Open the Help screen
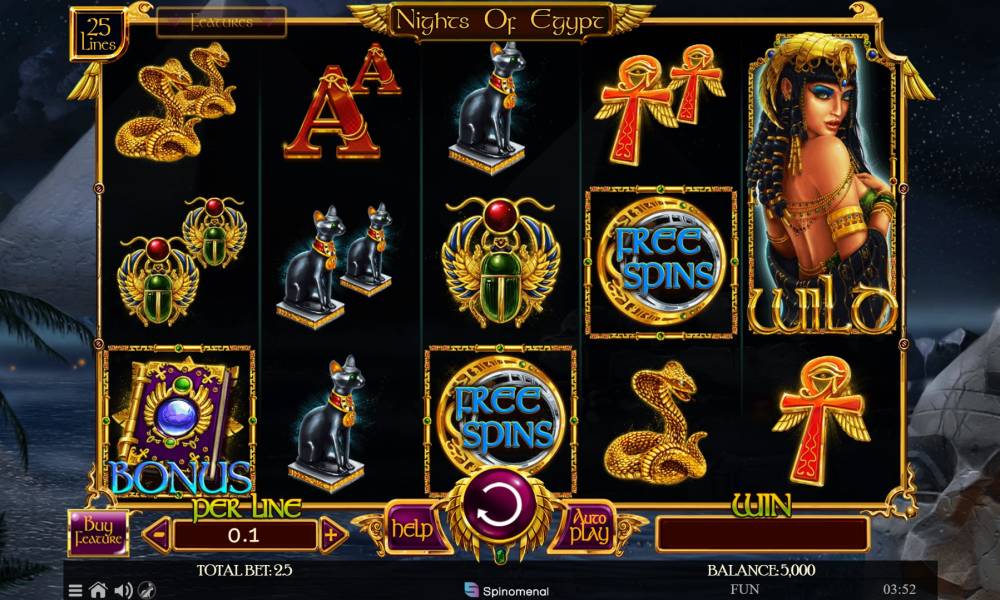Screen dimensions: 1000x600 point(410,528)
